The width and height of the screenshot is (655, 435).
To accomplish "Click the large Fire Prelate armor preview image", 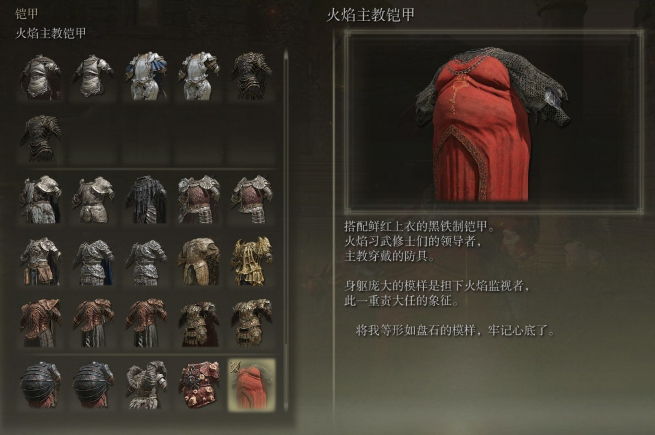I will click(x=494, y=121).
